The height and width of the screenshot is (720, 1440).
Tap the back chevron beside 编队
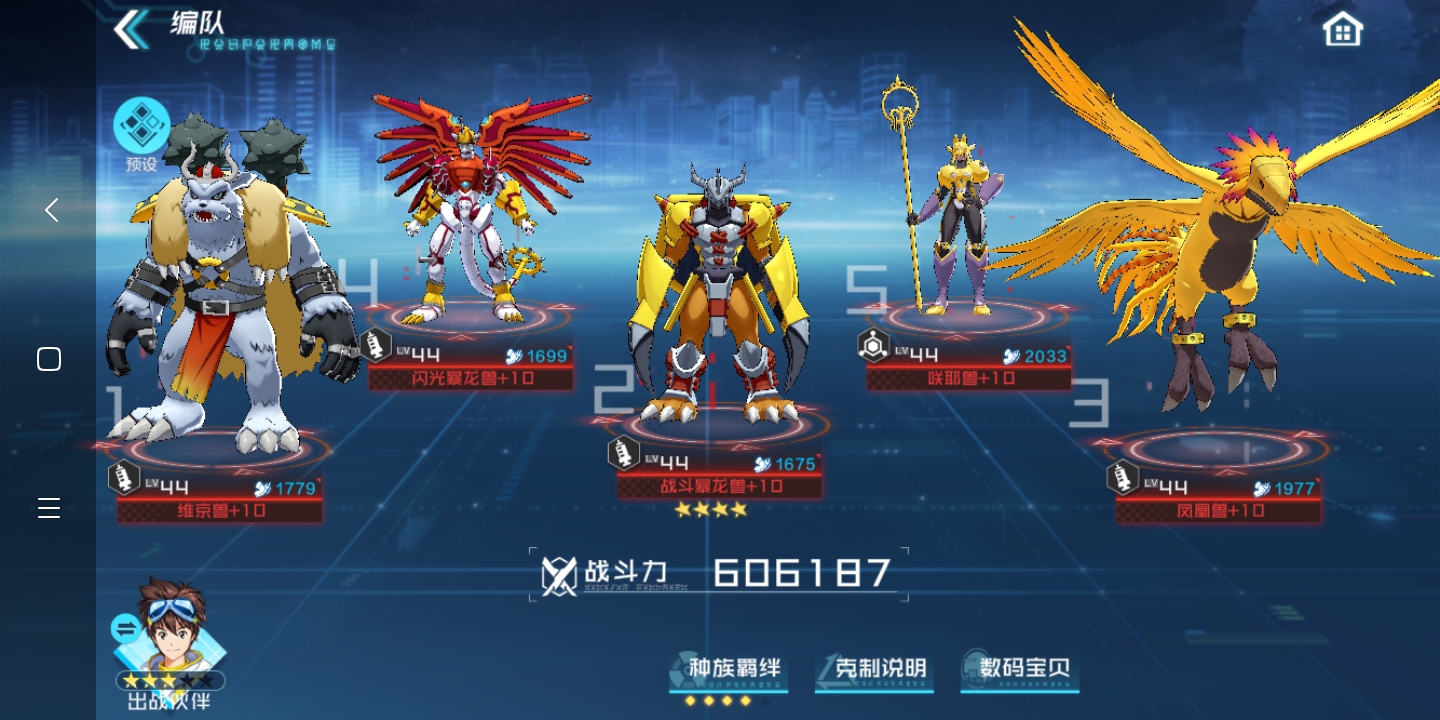(131, 30)
